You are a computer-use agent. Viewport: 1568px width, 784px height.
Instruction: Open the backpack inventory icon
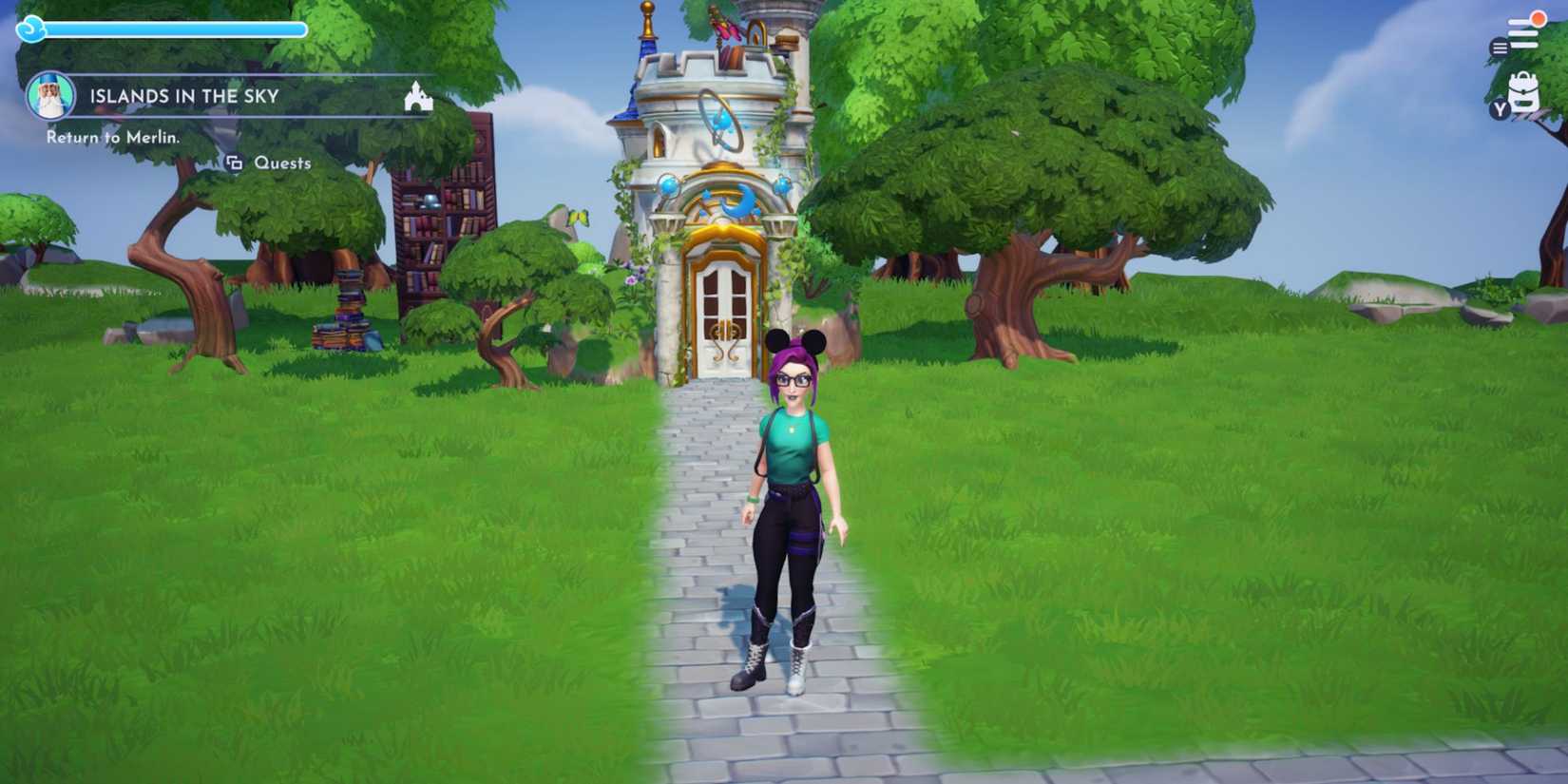click(x=1523, y=90)
